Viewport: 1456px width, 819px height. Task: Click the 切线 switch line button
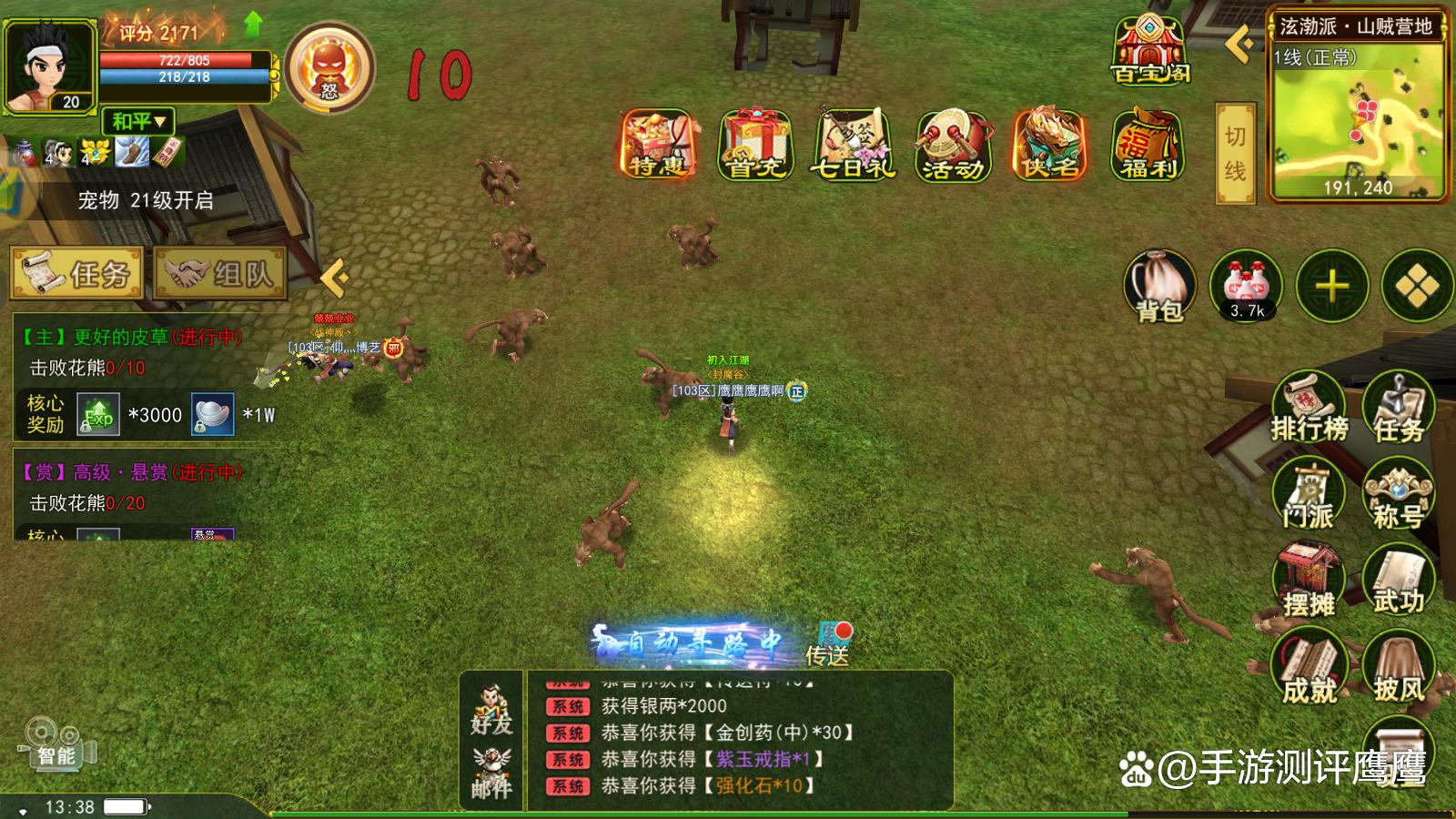pyautogui.click(x=1235, y=153)
